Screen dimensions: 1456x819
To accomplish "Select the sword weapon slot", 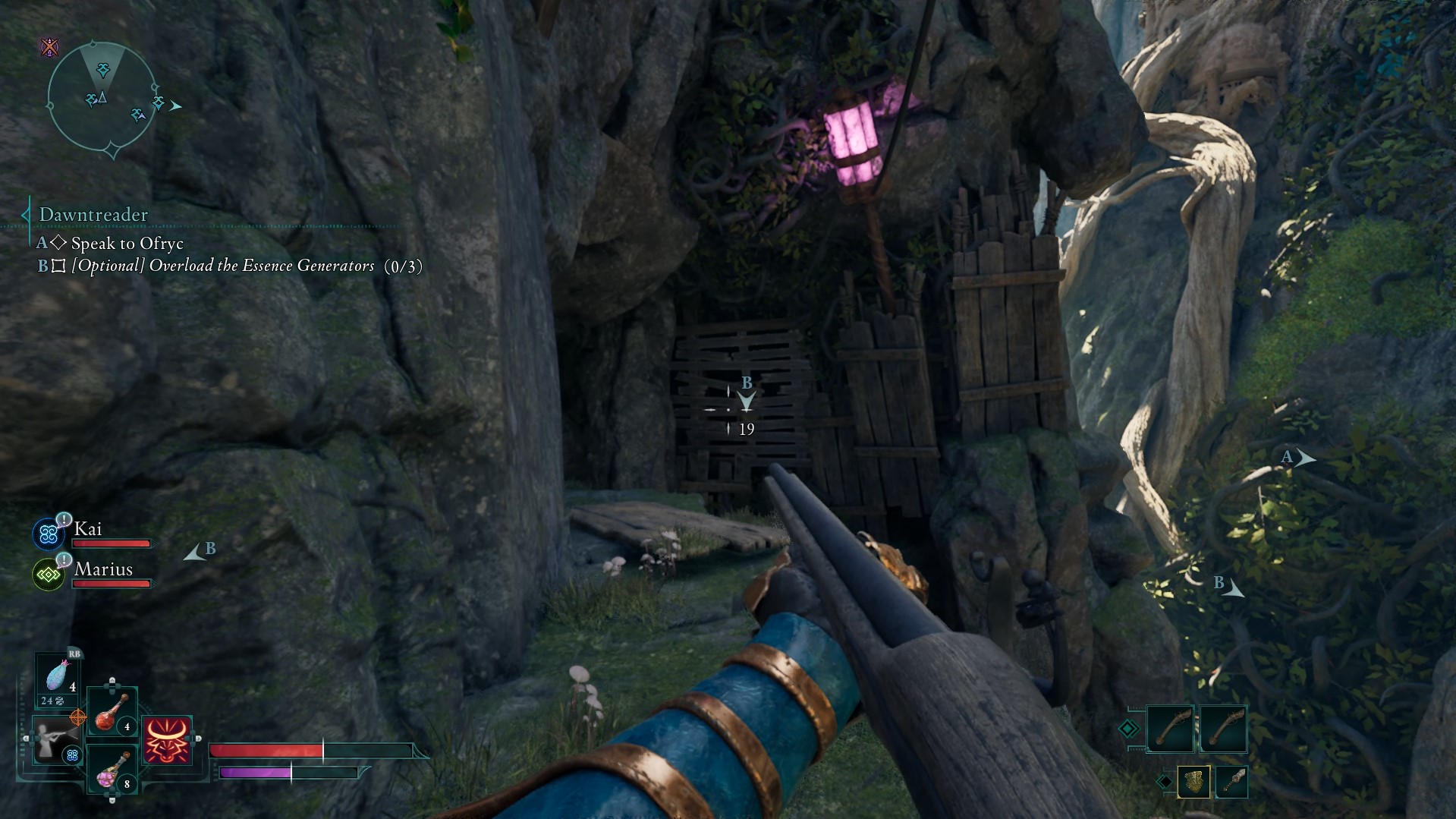I will tap(1231, 781).
